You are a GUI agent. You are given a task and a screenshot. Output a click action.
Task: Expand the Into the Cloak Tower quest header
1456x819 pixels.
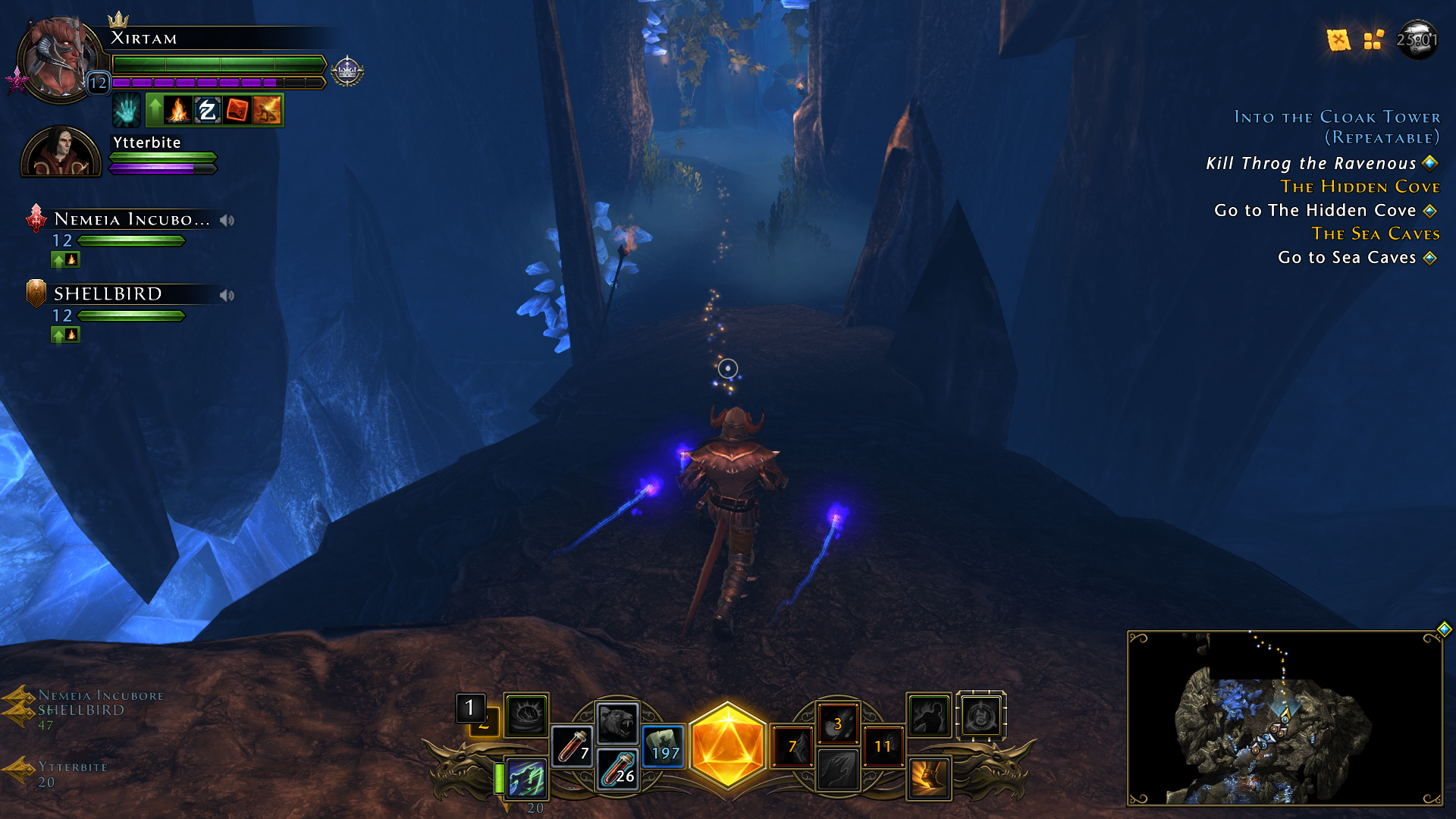1337,118
